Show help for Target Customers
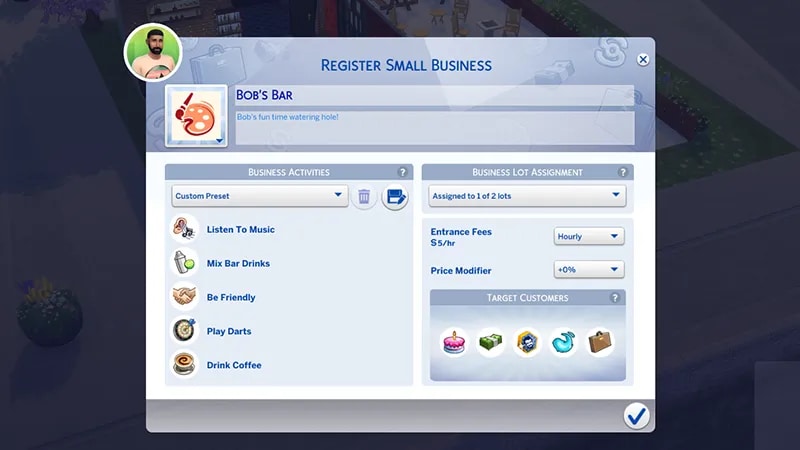Image resolution: width=800 pixels, height=450 pixels. click(615, 298)
